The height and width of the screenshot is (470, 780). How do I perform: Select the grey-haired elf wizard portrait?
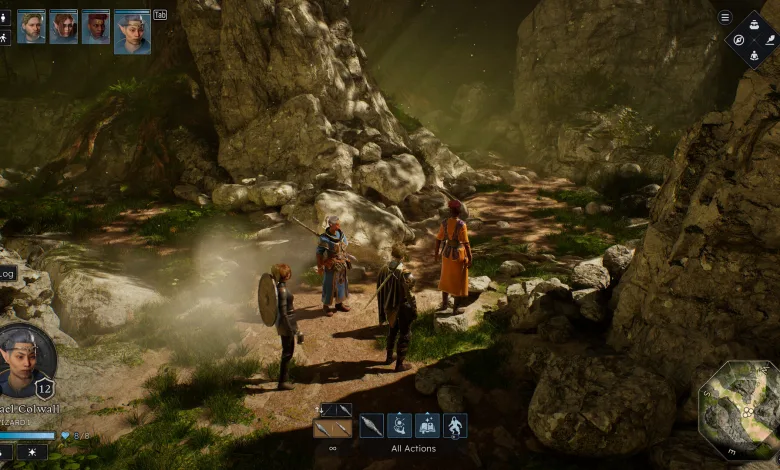132,31
